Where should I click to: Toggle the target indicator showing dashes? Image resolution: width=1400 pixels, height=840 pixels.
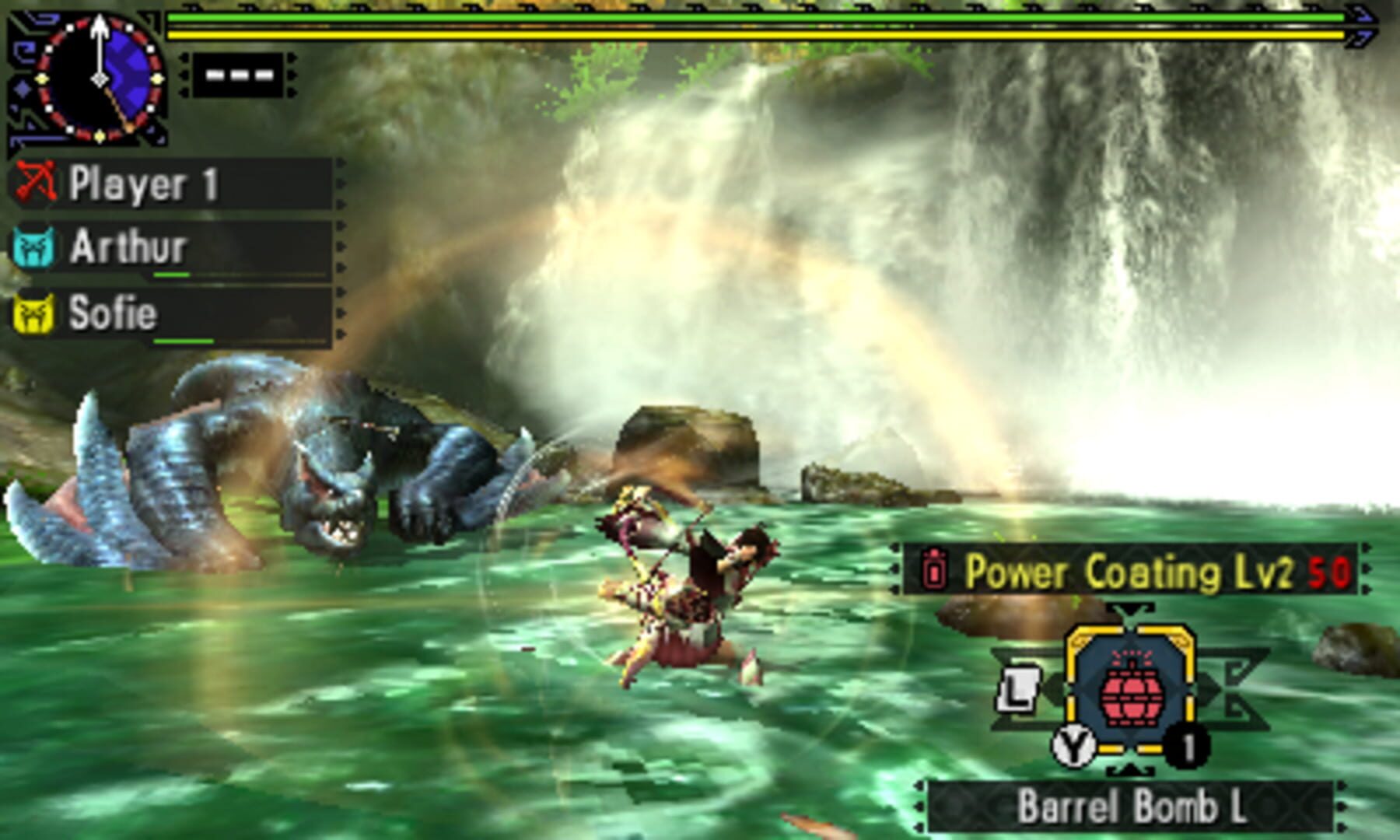237,74
